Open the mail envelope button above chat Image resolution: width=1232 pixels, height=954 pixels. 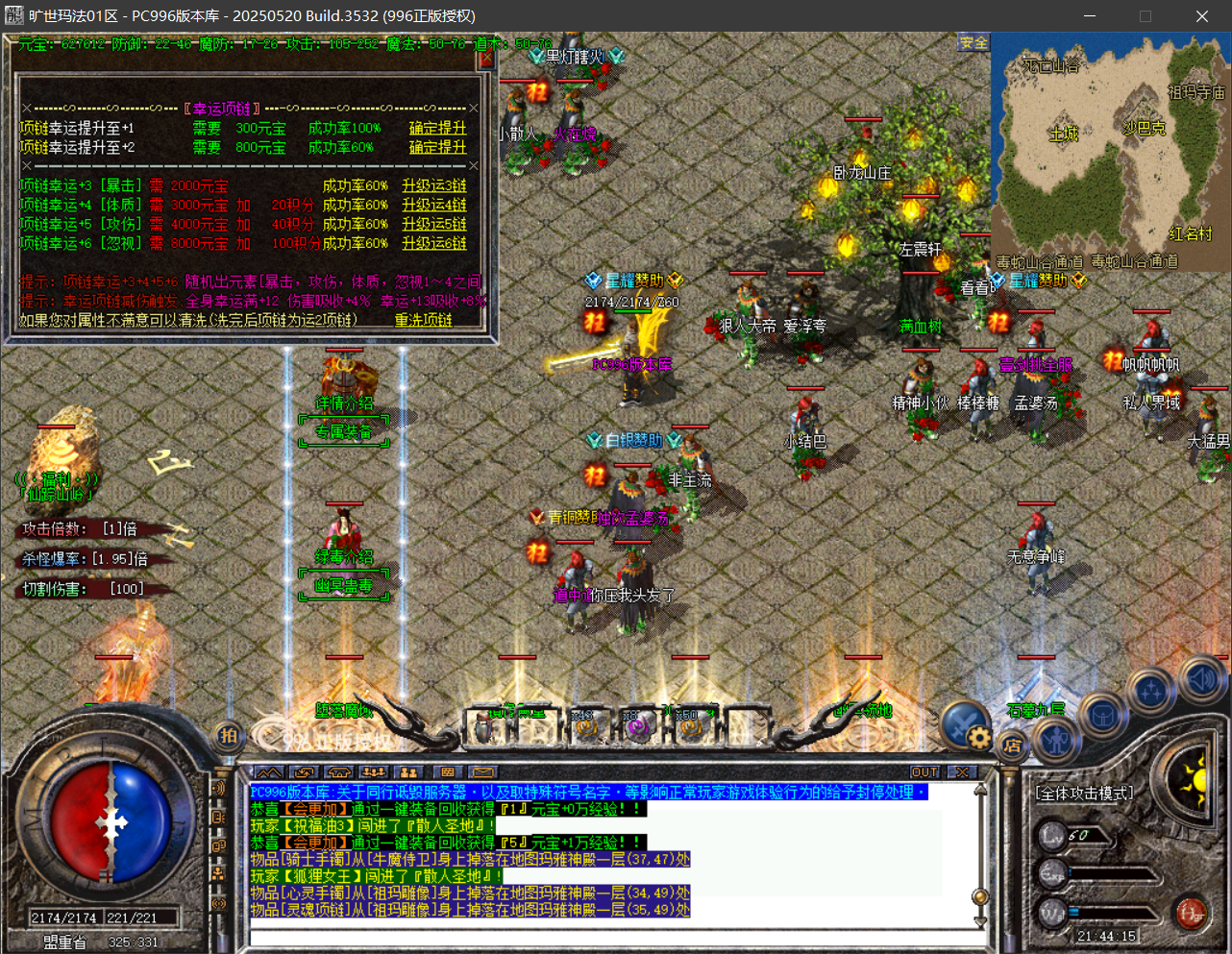coord(482,772)
